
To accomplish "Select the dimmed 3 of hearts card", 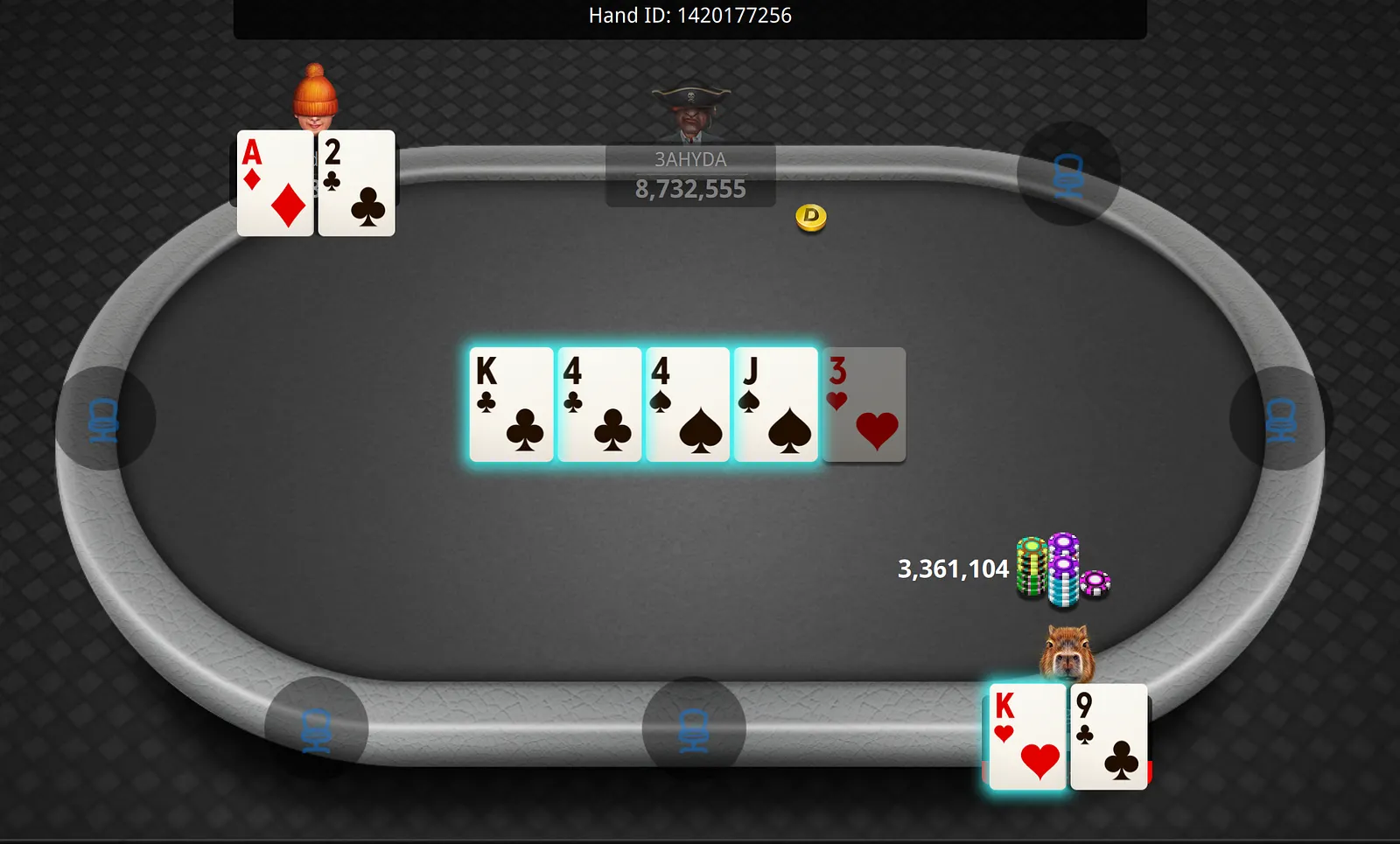I will pyautogui.click(x=864, y=404).
